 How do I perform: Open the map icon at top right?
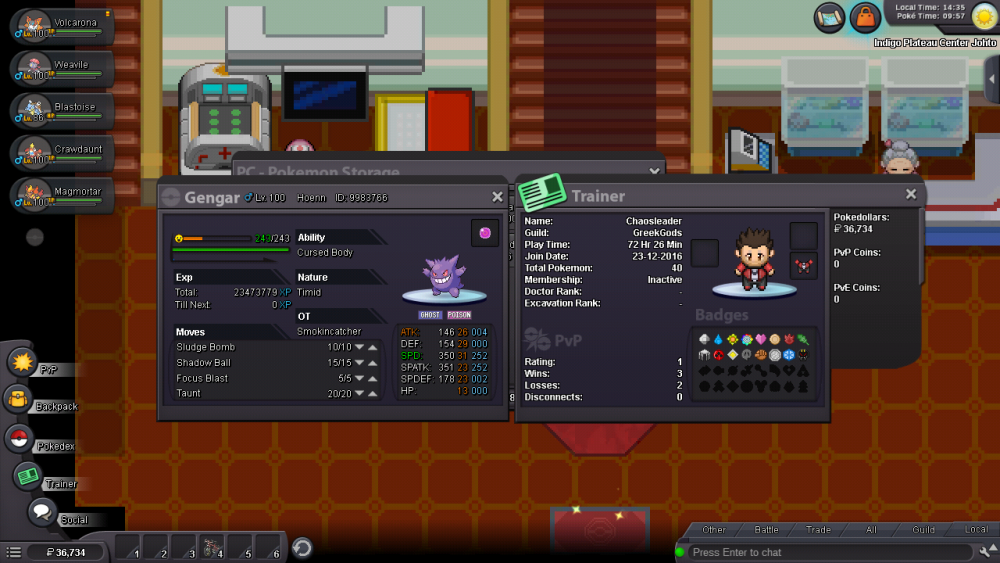830,17
